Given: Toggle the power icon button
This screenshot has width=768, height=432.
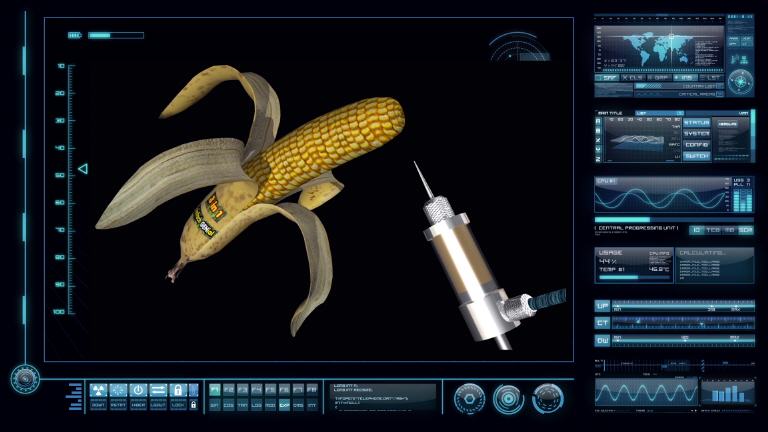Looking at the screenshot, I should click(138, 390).
